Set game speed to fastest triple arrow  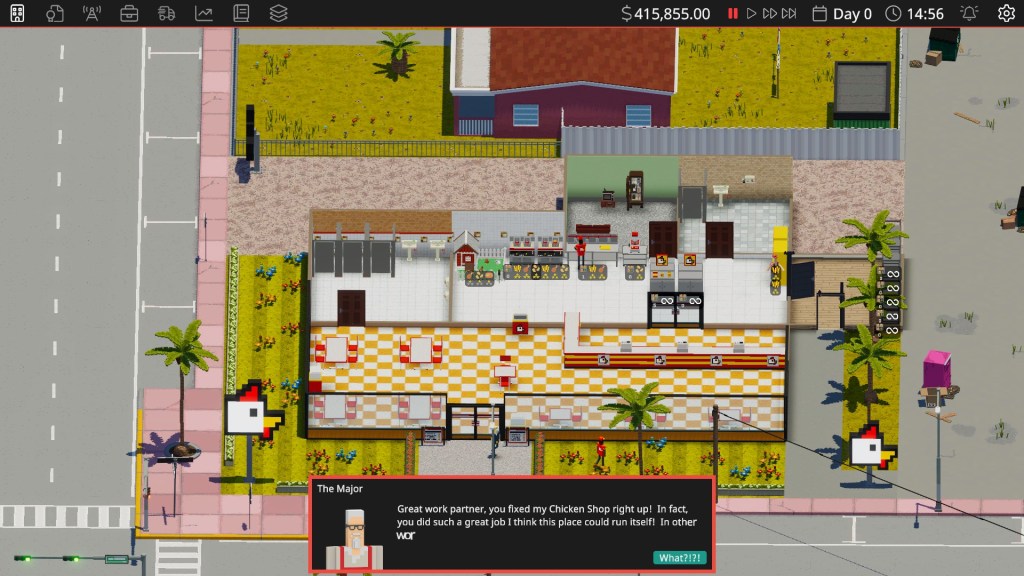click(x=789, y=13)
